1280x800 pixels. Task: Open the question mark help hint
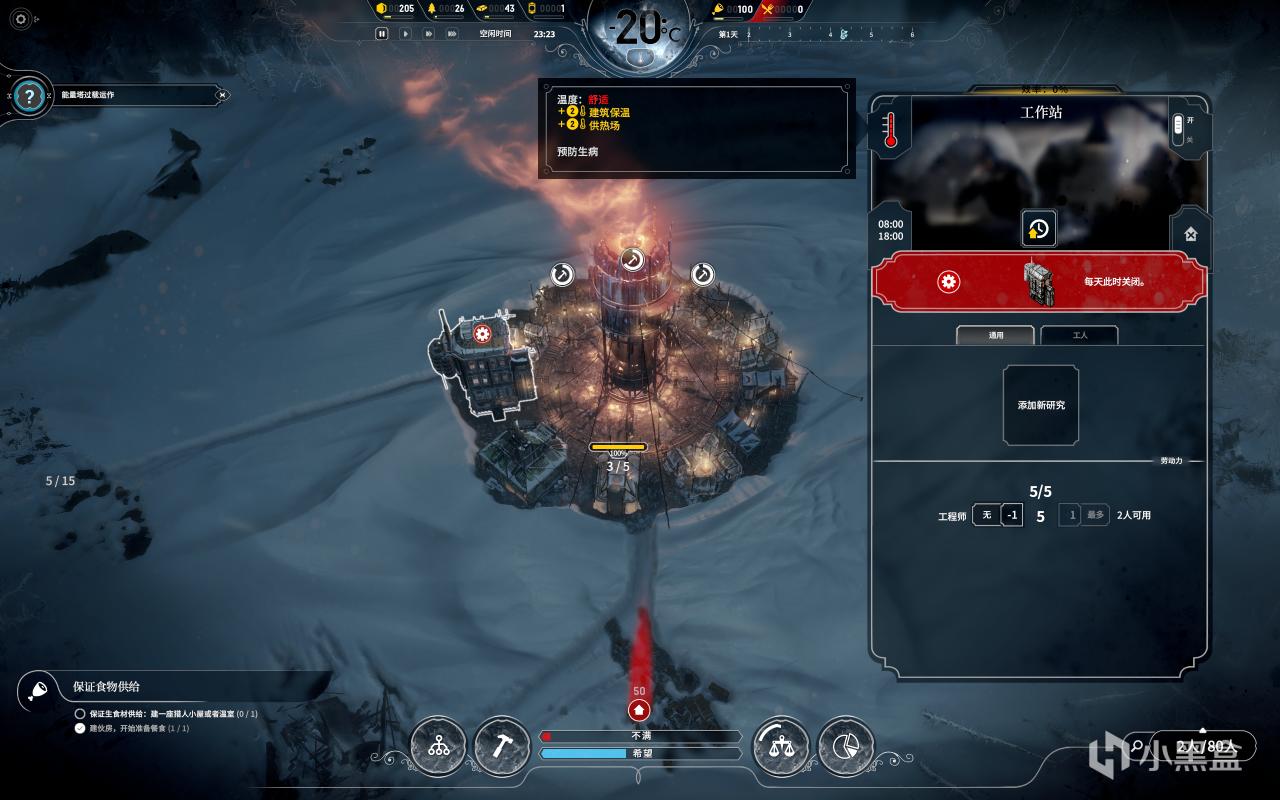[30, 96]
